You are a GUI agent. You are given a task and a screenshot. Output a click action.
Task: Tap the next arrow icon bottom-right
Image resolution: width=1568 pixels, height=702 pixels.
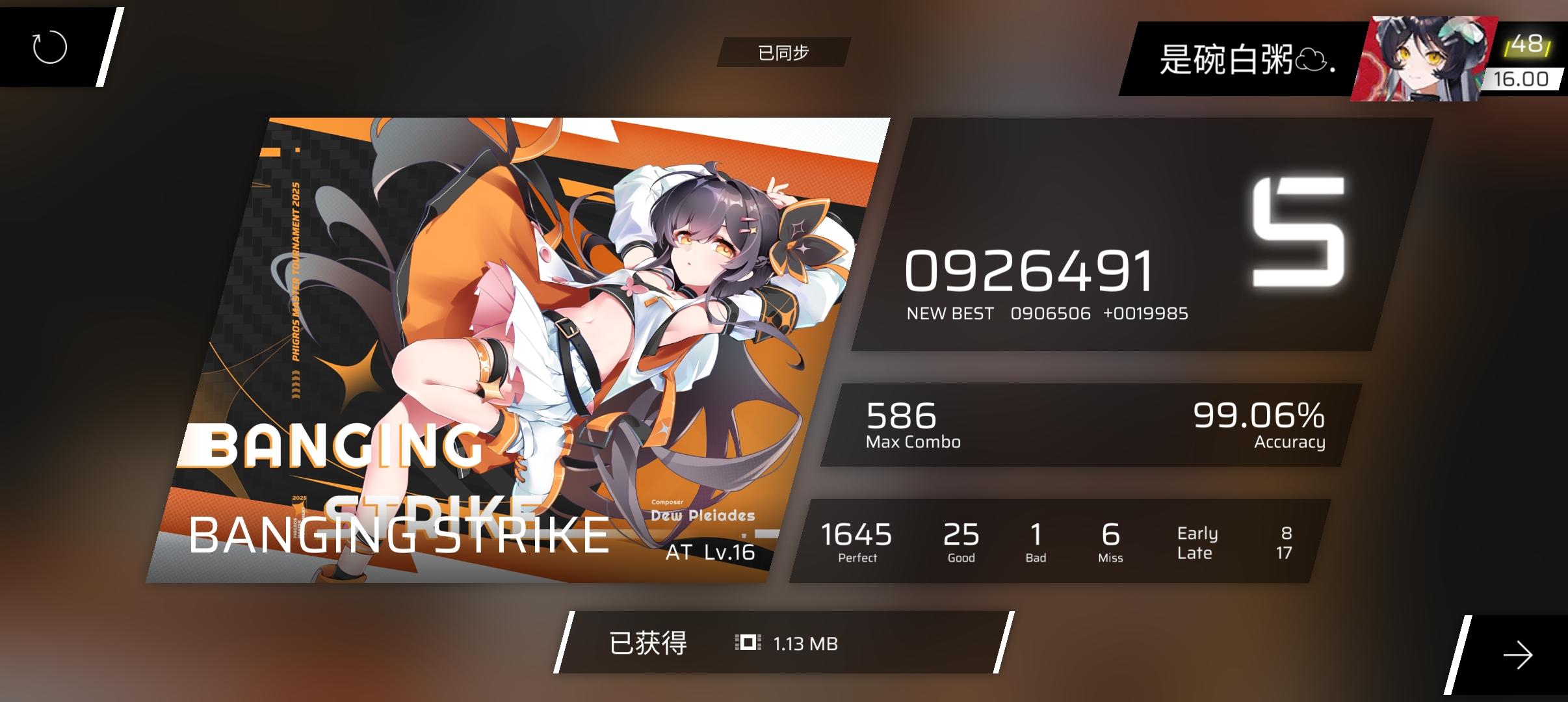click(1519, 656)
